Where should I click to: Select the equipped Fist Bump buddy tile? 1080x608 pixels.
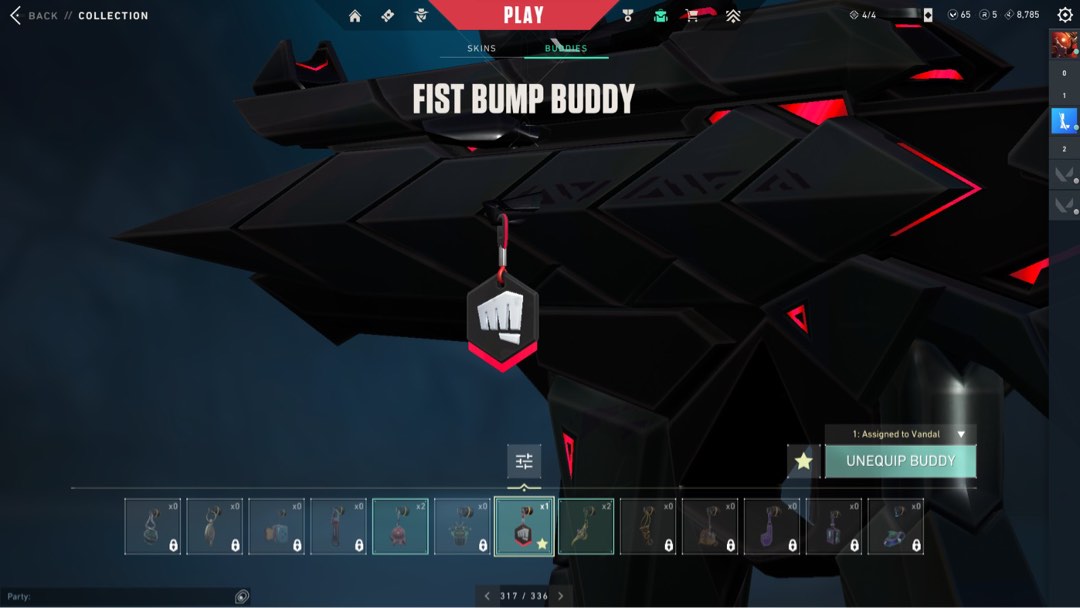[524, 526]
